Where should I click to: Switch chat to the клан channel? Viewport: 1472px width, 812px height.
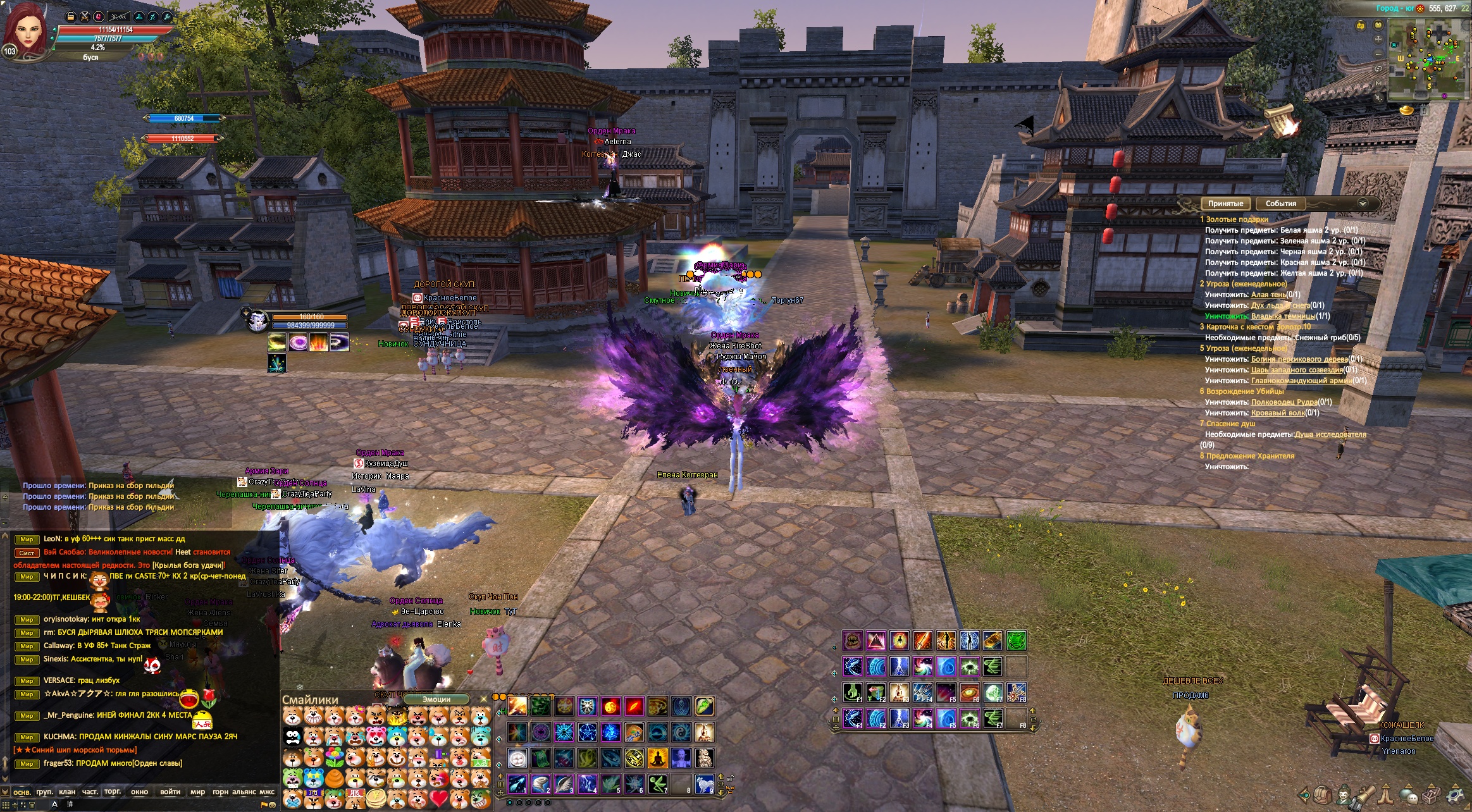coord(67,792)
